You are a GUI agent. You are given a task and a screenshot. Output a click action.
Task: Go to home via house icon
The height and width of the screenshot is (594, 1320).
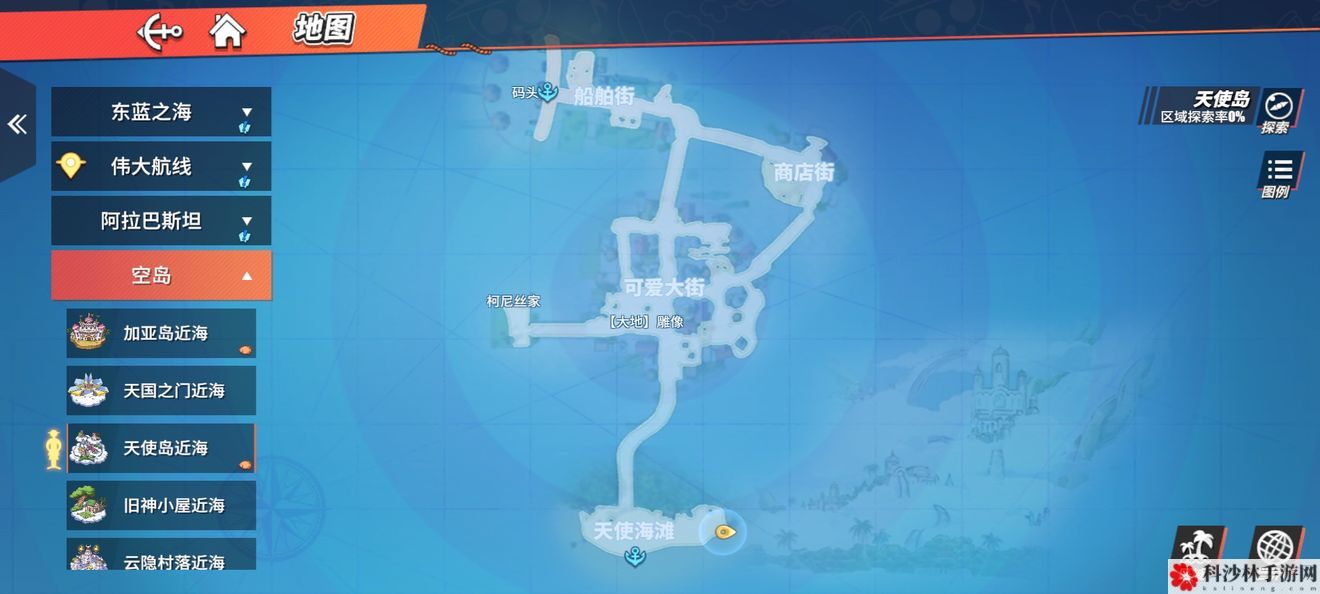[x=227, y=31]
